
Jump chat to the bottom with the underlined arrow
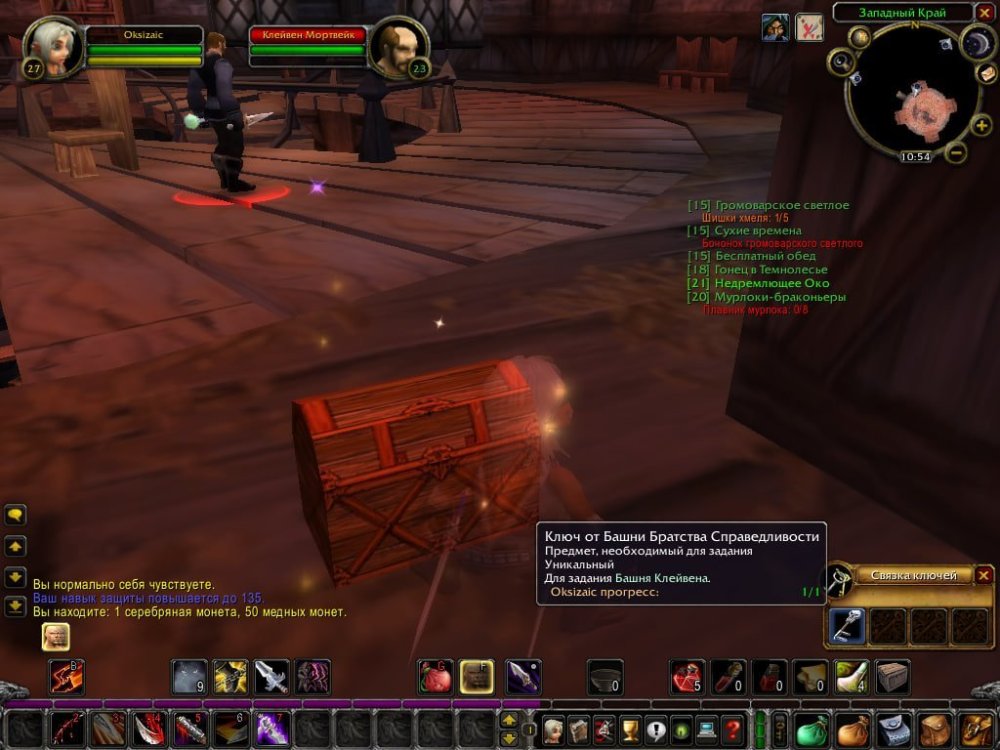coord(16,606)
